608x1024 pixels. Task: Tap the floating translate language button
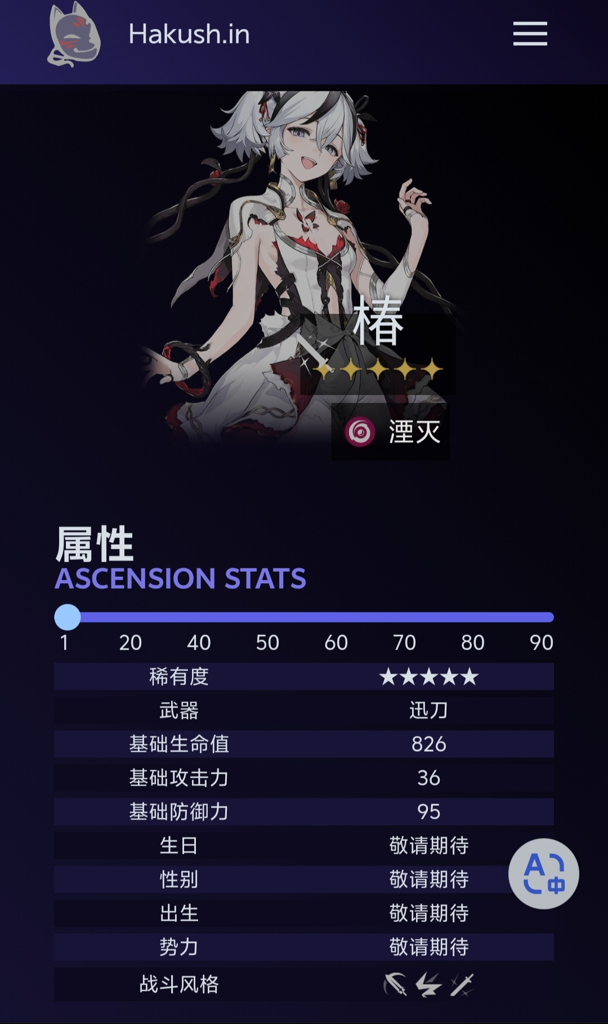coord(544,873)
